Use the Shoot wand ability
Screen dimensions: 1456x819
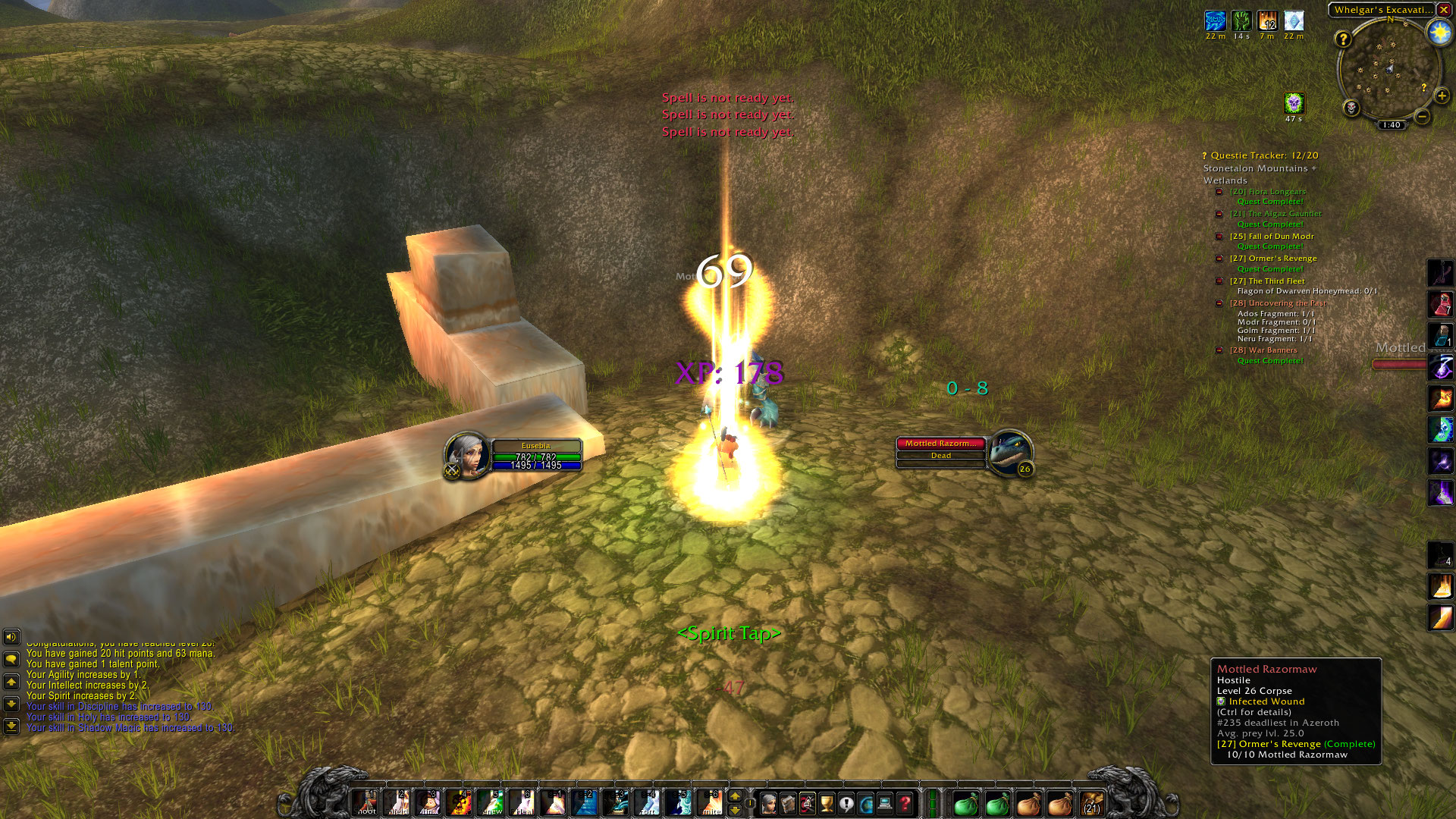(366, 802)
